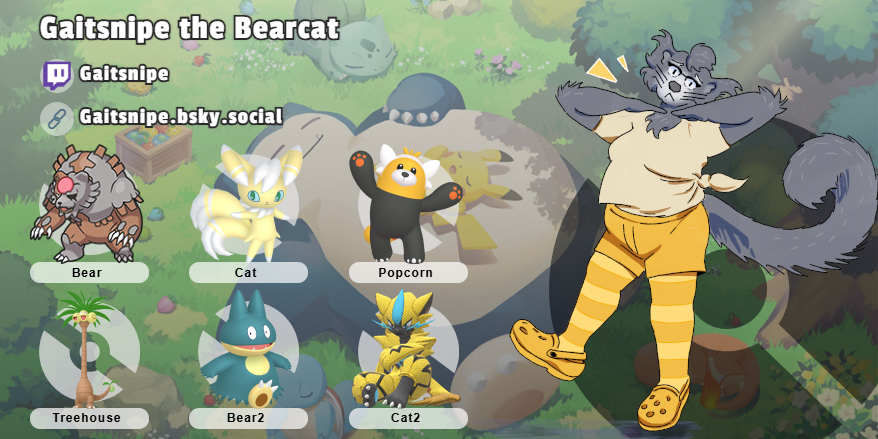
Task: Click the Twitch icon next to Gaitsnipe
Action: [x=57, y=75]
